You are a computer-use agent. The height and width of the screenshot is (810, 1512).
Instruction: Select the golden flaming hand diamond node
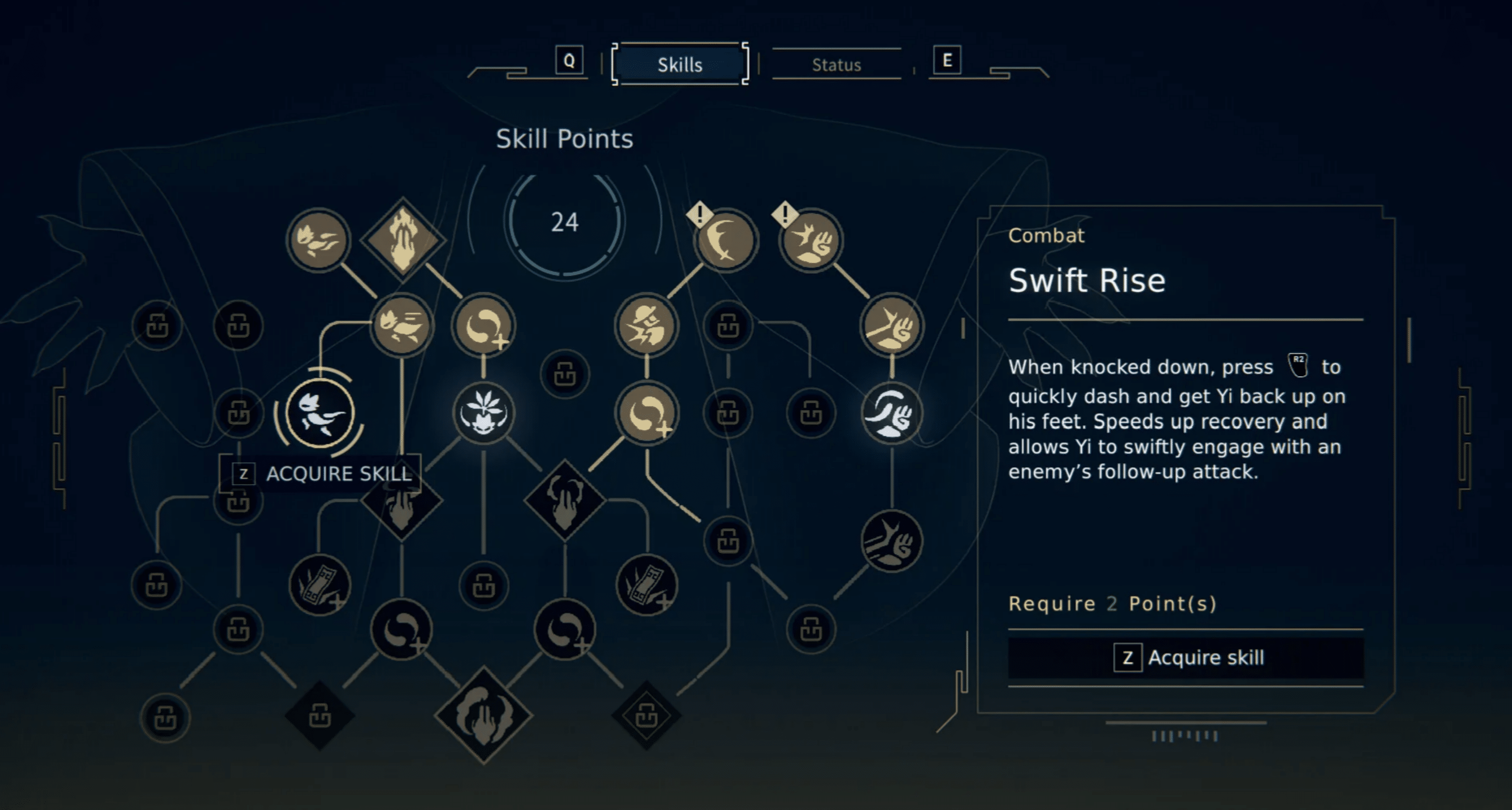pyautogui.click(x=402, y=240)
